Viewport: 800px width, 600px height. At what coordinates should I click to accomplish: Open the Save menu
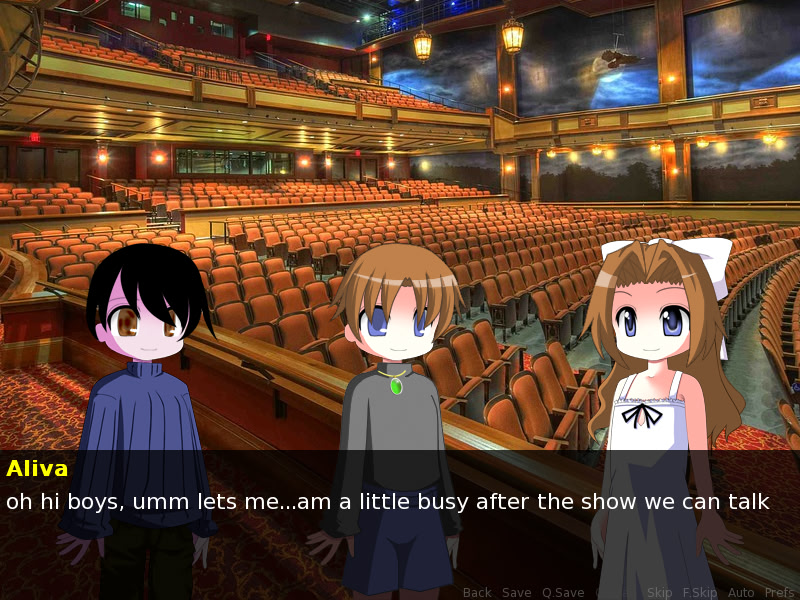pyautogui.click(x=516, y=593)
